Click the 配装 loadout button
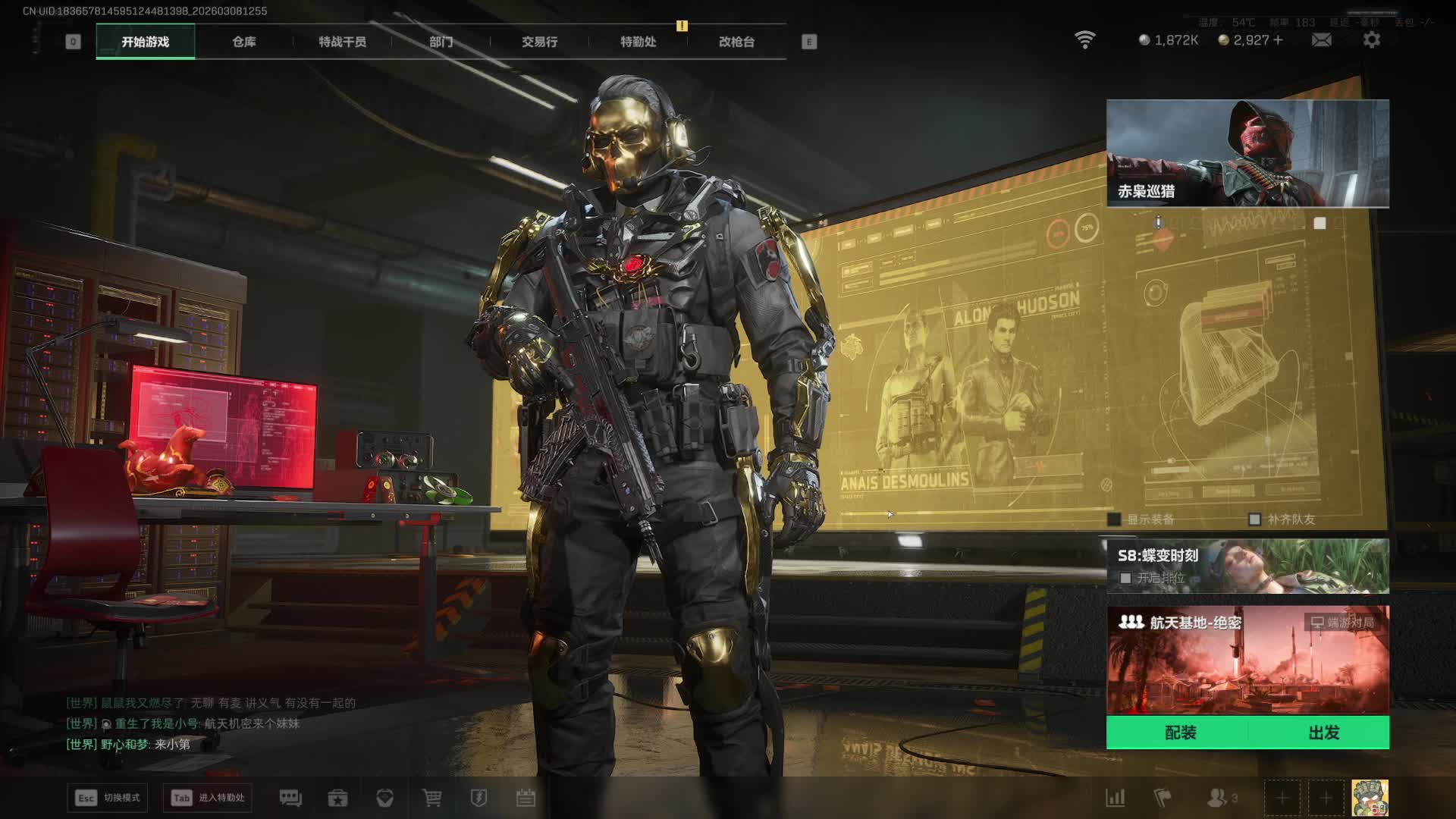 pos(1180,733)
